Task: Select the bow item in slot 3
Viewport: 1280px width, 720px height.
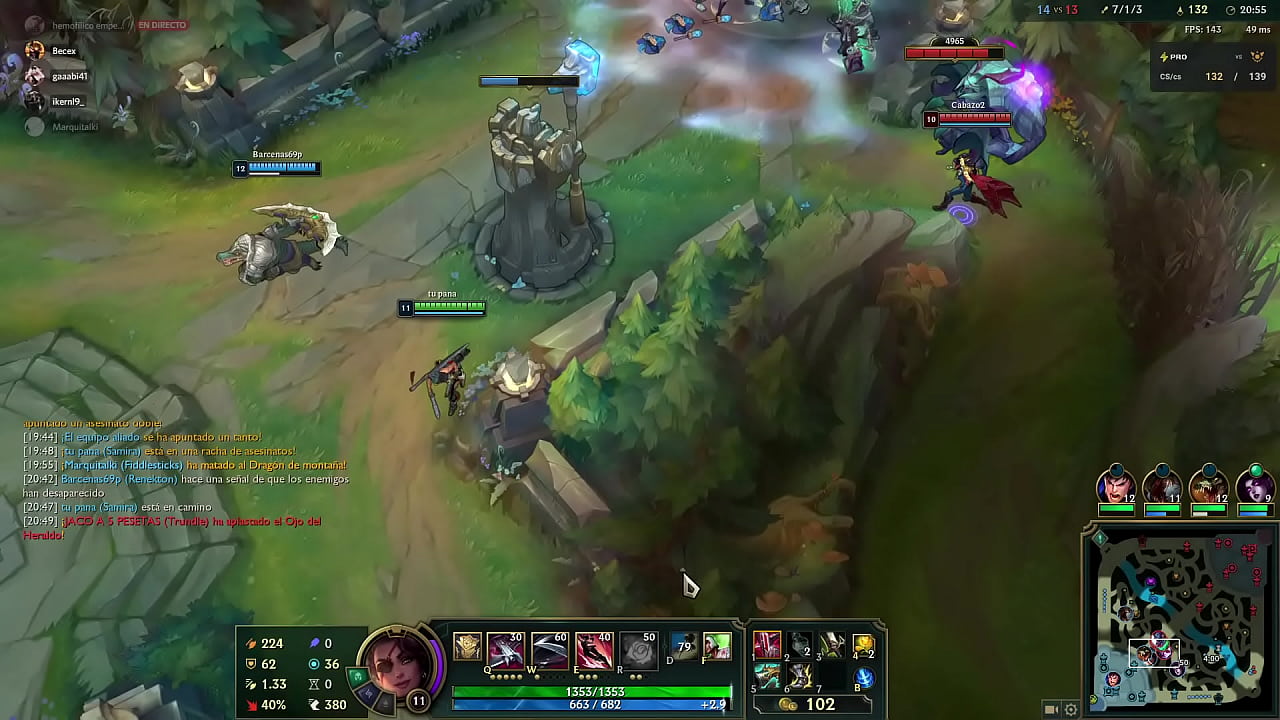Action: click(x=832, y=645)
